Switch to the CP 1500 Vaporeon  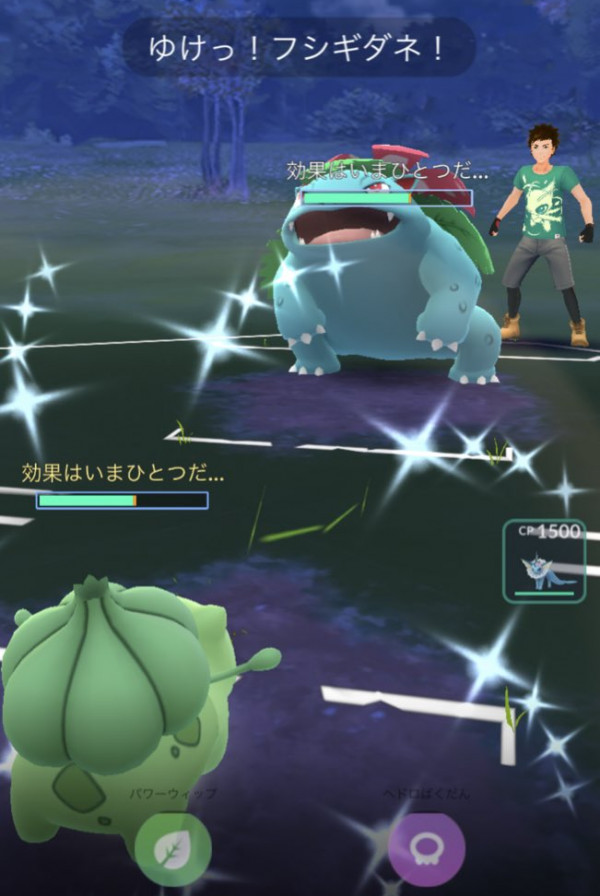tap(545, 562)
